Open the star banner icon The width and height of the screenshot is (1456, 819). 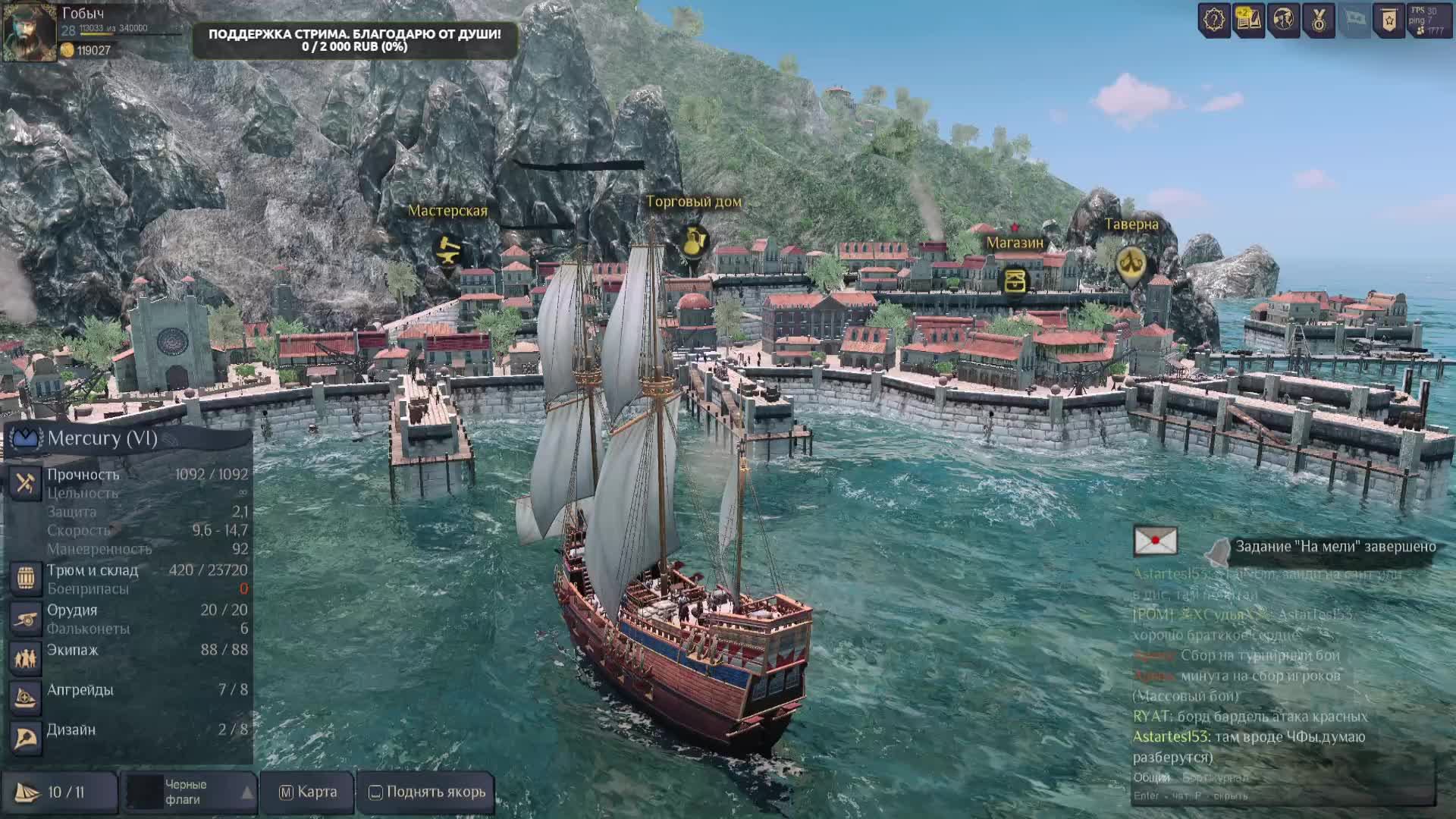[x=1389, y=20]
